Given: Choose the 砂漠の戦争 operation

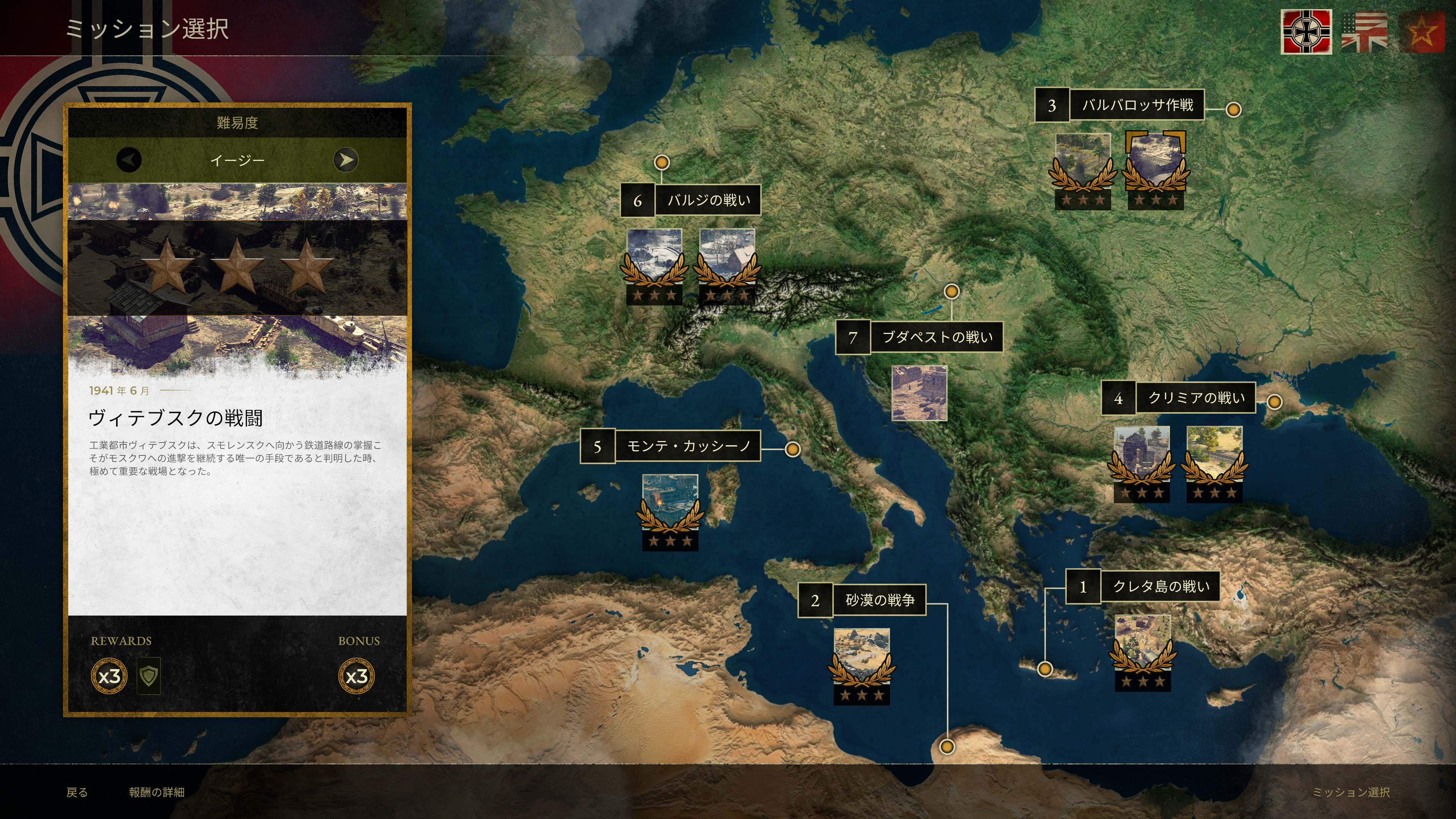Looking at the screenshot, I should pyautogui.click(x=879, y=600).
